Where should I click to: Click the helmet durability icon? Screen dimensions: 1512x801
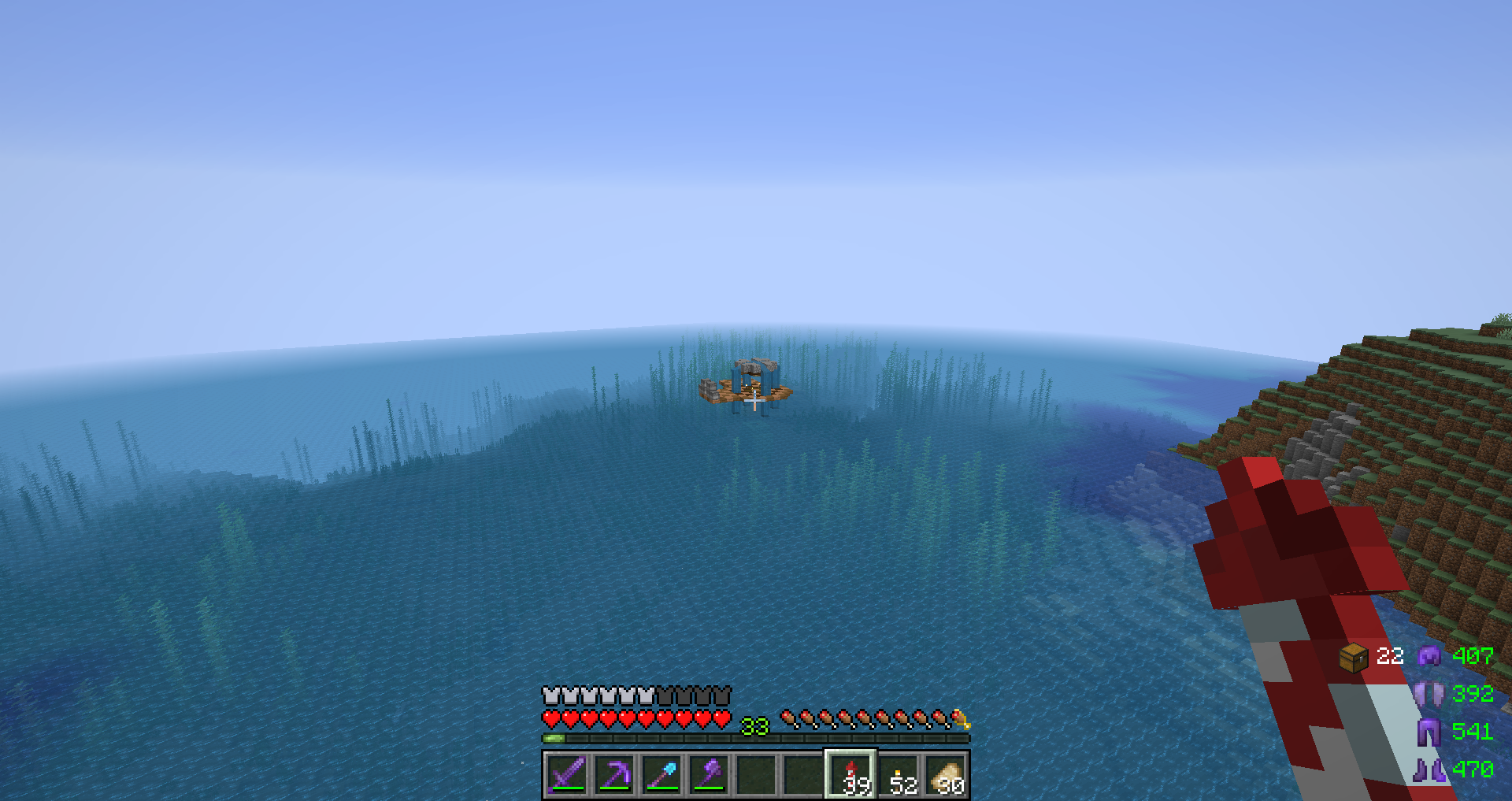[x=1429, y=655]
